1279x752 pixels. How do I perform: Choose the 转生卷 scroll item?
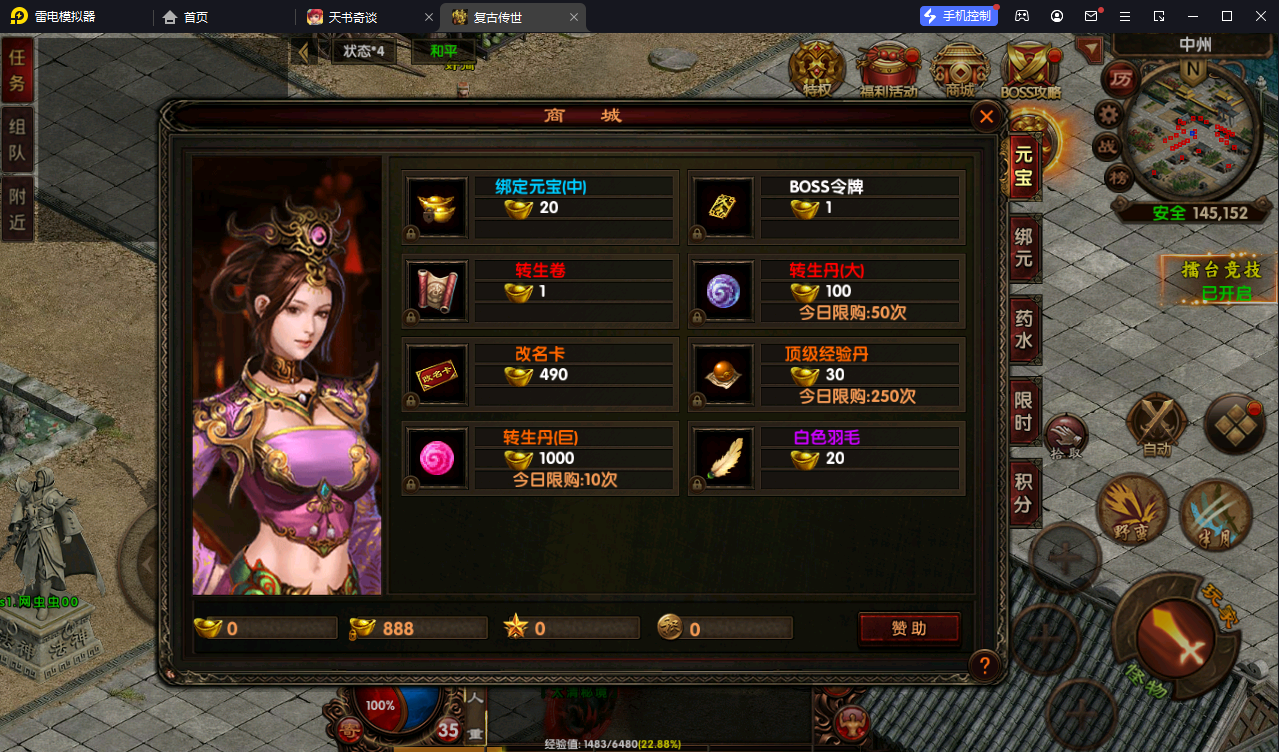pos(438,291)
